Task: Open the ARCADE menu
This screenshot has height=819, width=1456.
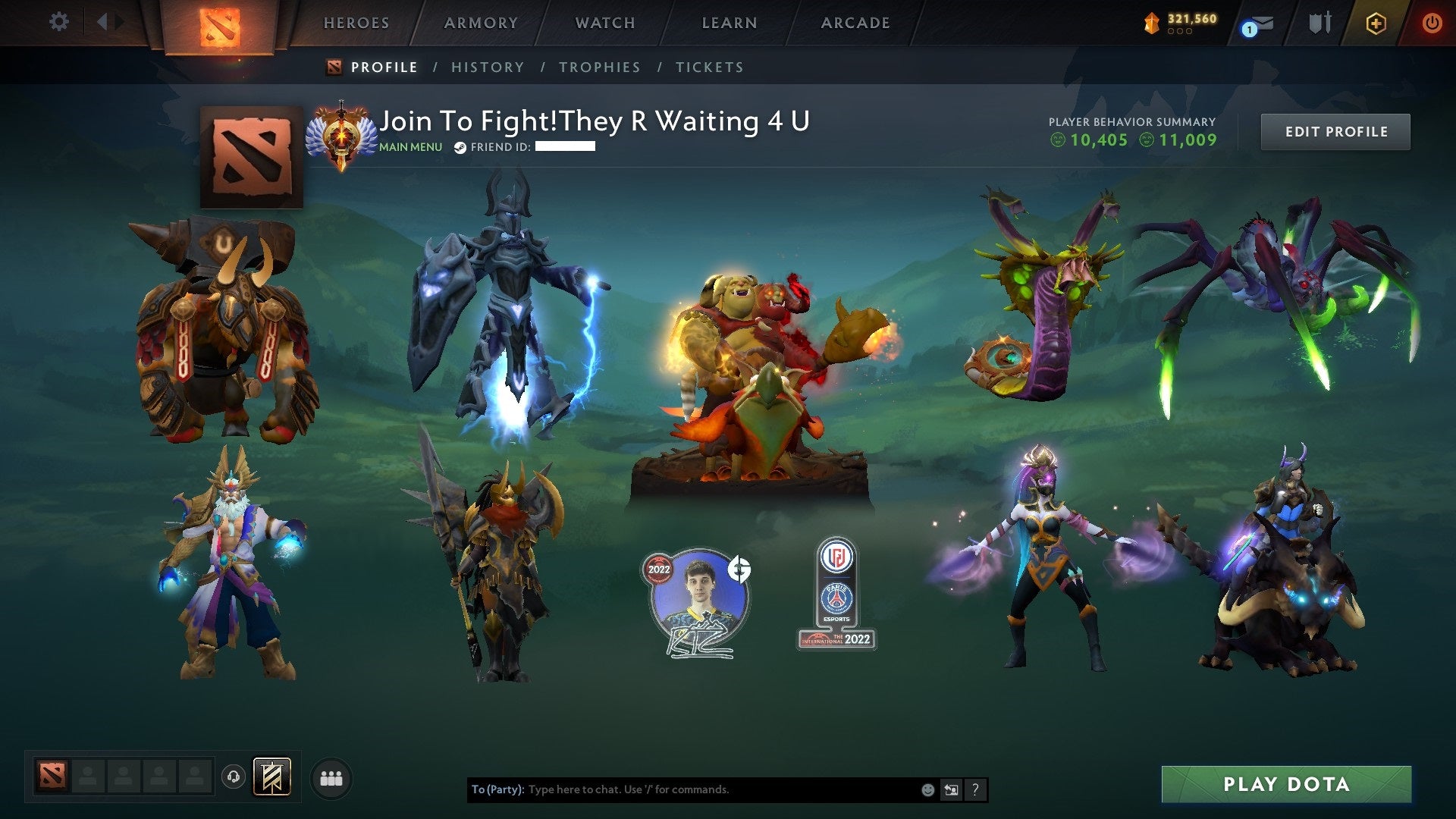Action: [855, 23]
